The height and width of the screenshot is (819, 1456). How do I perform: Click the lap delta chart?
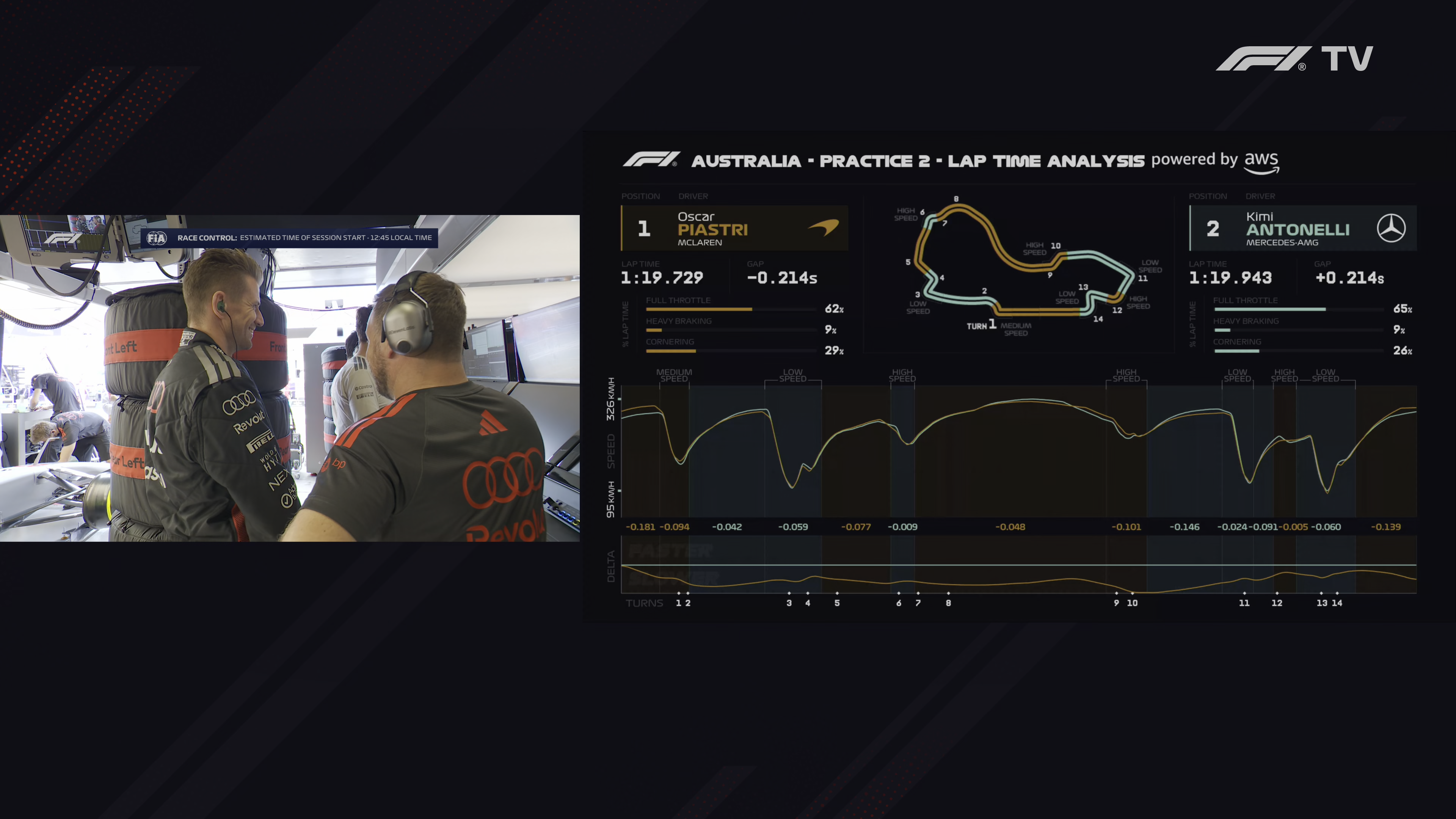pyautogui.click(x=1018, y=565)
